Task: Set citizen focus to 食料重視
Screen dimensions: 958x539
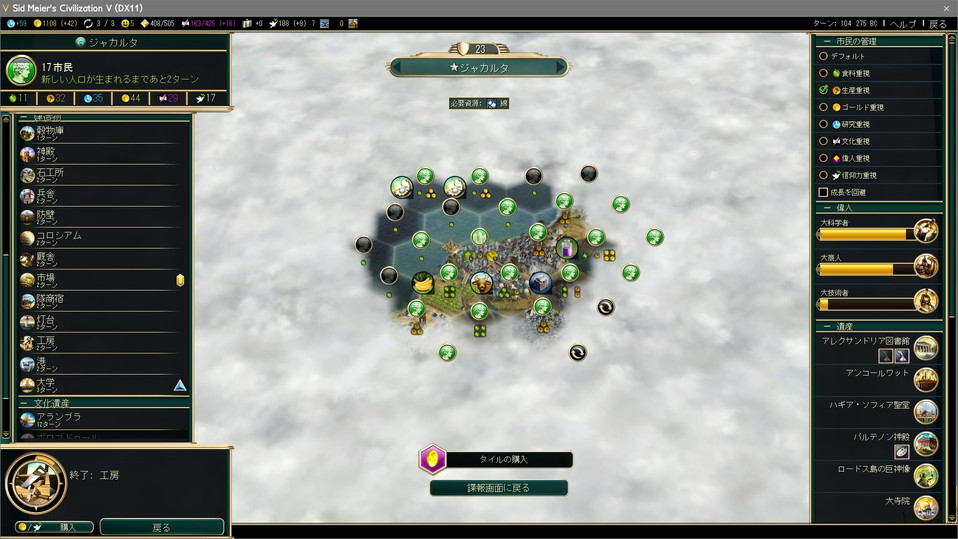Action: [x=824, y=73]
